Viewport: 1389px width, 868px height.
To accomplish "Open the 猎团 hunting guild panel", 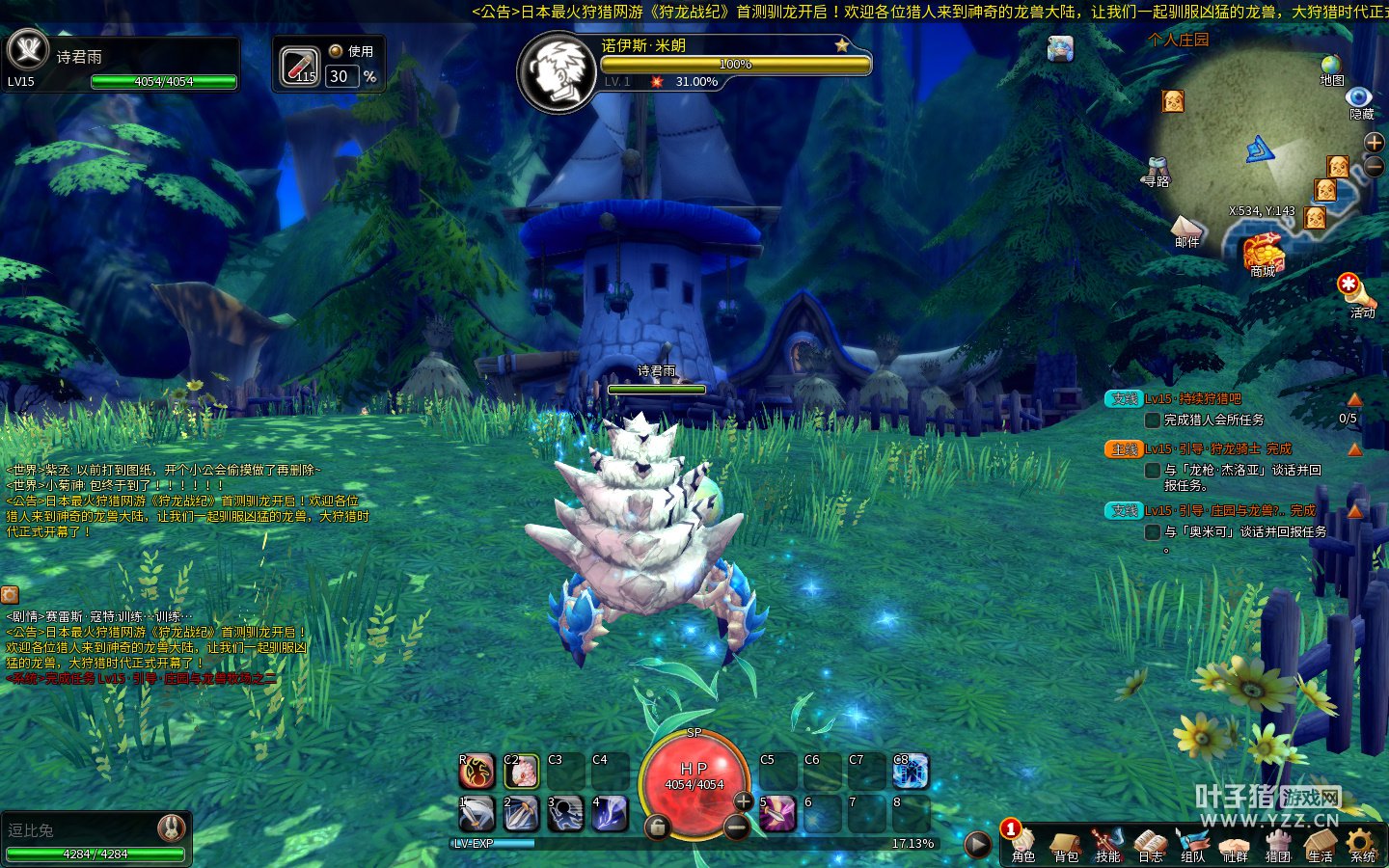I will 1278,845.
